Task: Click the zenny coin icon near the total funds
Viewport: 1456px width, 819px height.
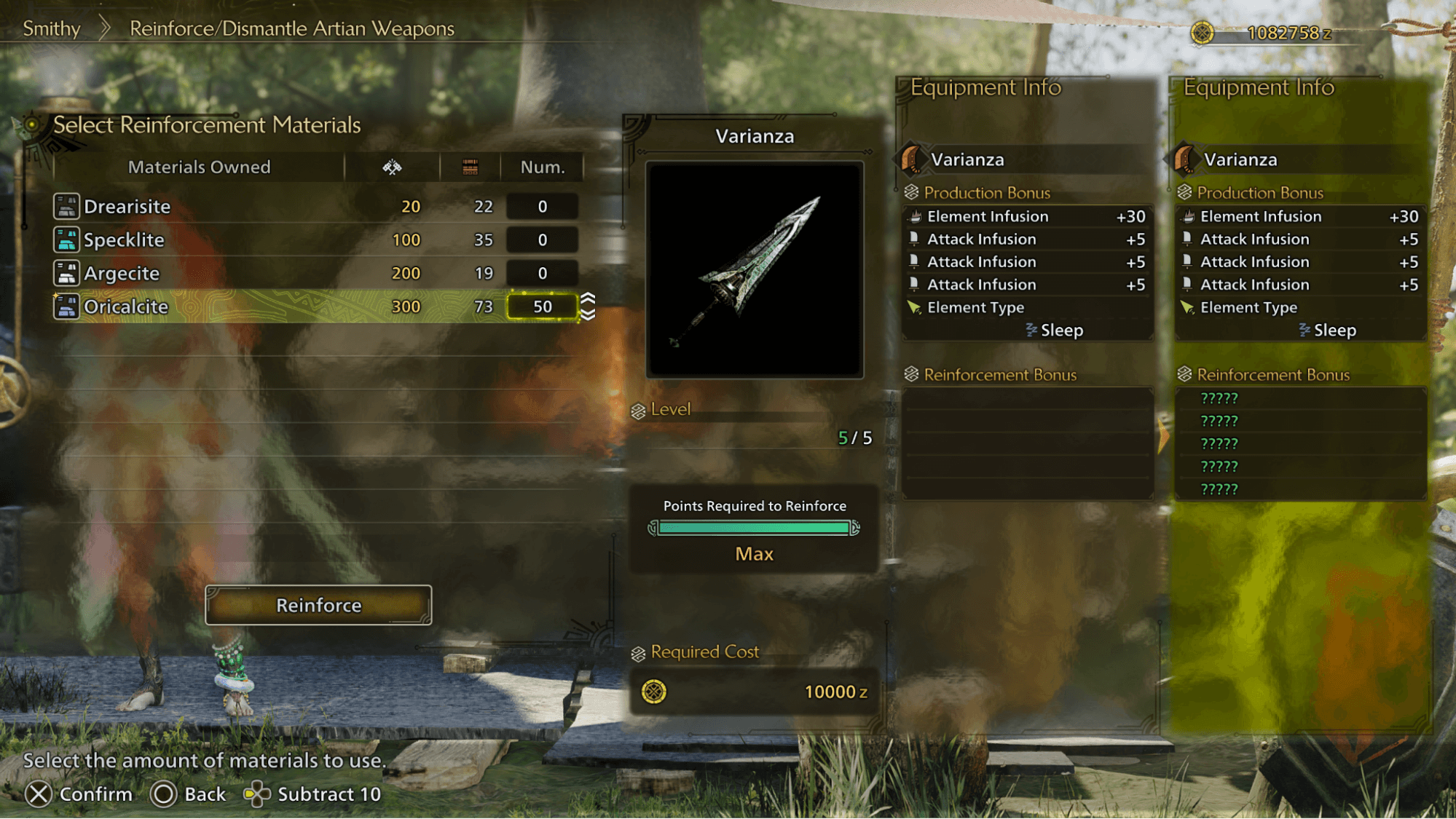Action: [1201, 32]
